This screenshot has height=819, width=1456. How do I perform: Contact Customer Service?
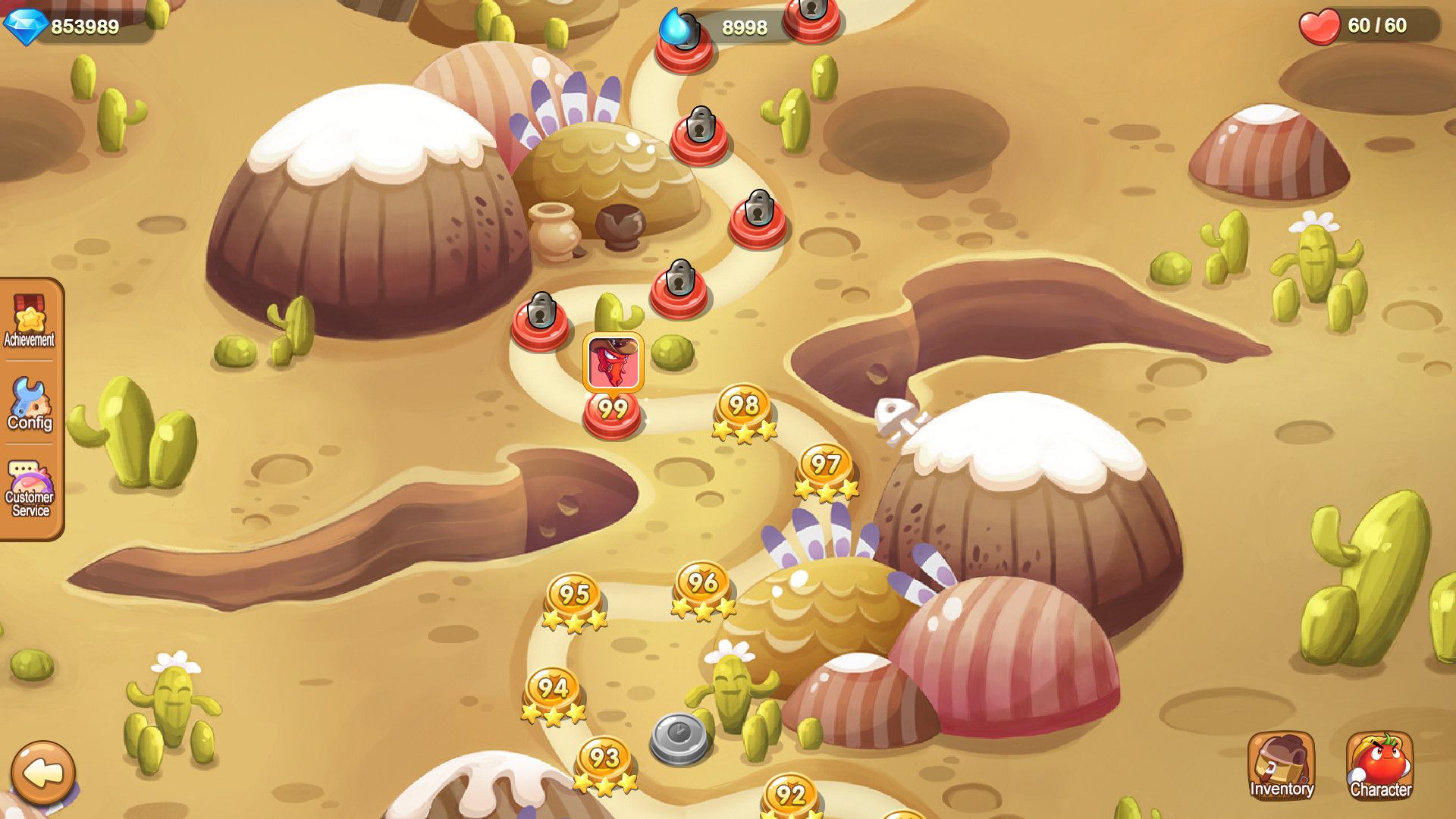pyautogui.click(x=30, y=489)
